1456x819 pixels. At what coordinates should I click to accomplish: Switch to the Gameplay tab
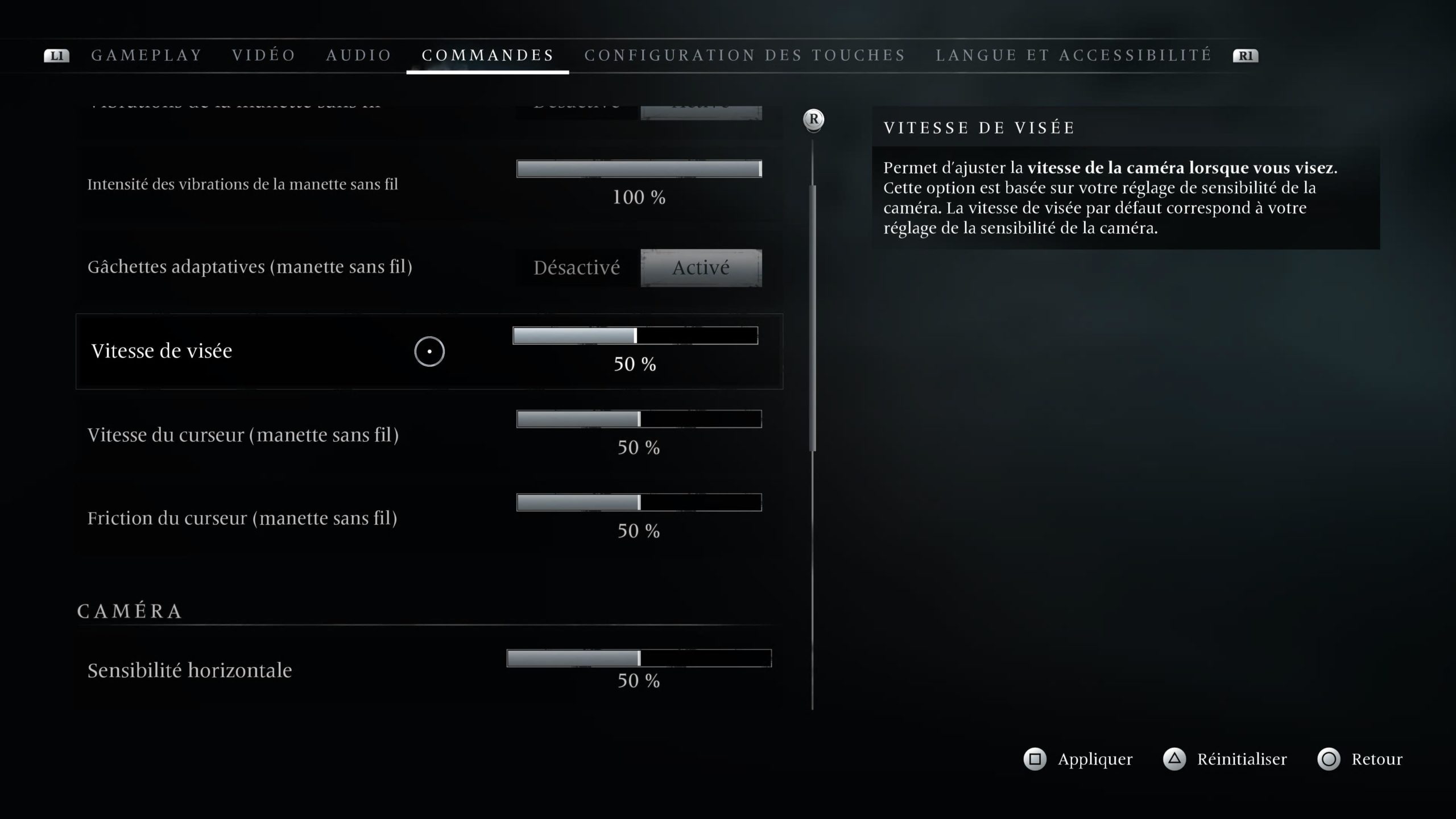pos(147,55)
